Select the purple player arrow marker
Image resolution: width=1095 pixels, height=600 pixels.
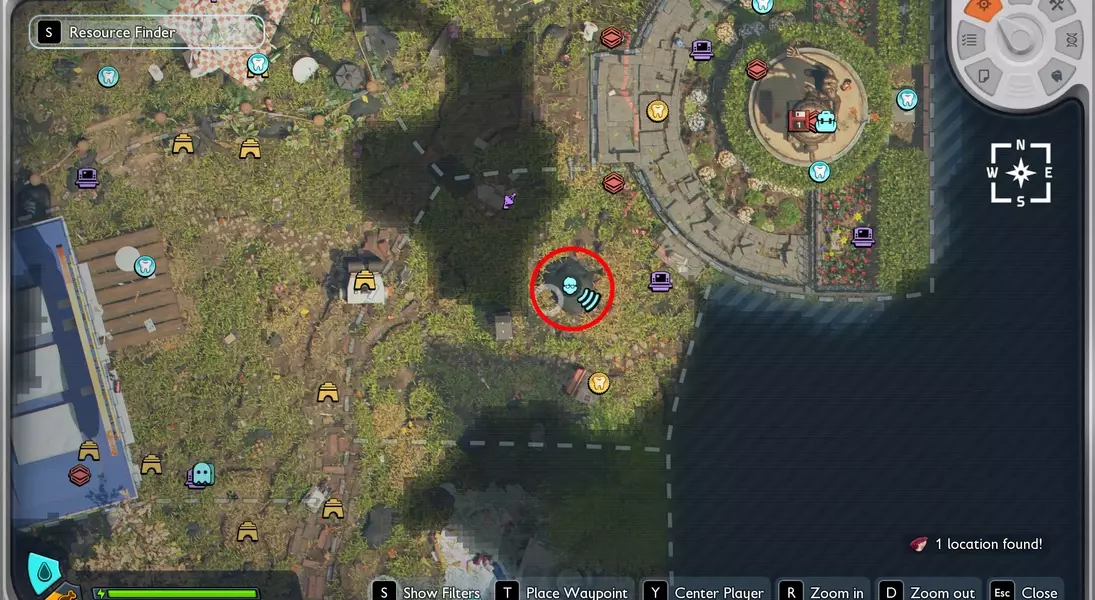510,201
